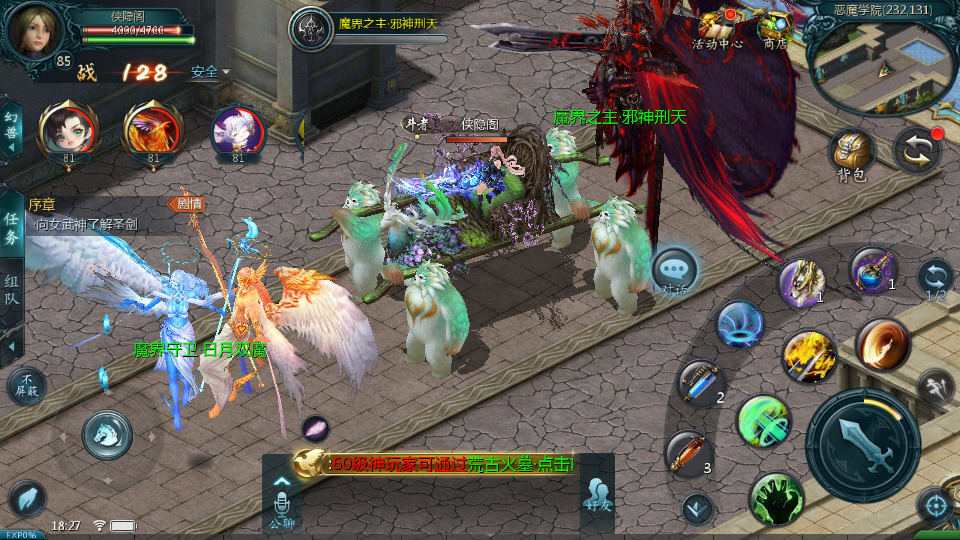Image resolution: width=960 pixels, height=540 pixels.
Task: Switch skill page with the 1/2 button
Action: 935,280
